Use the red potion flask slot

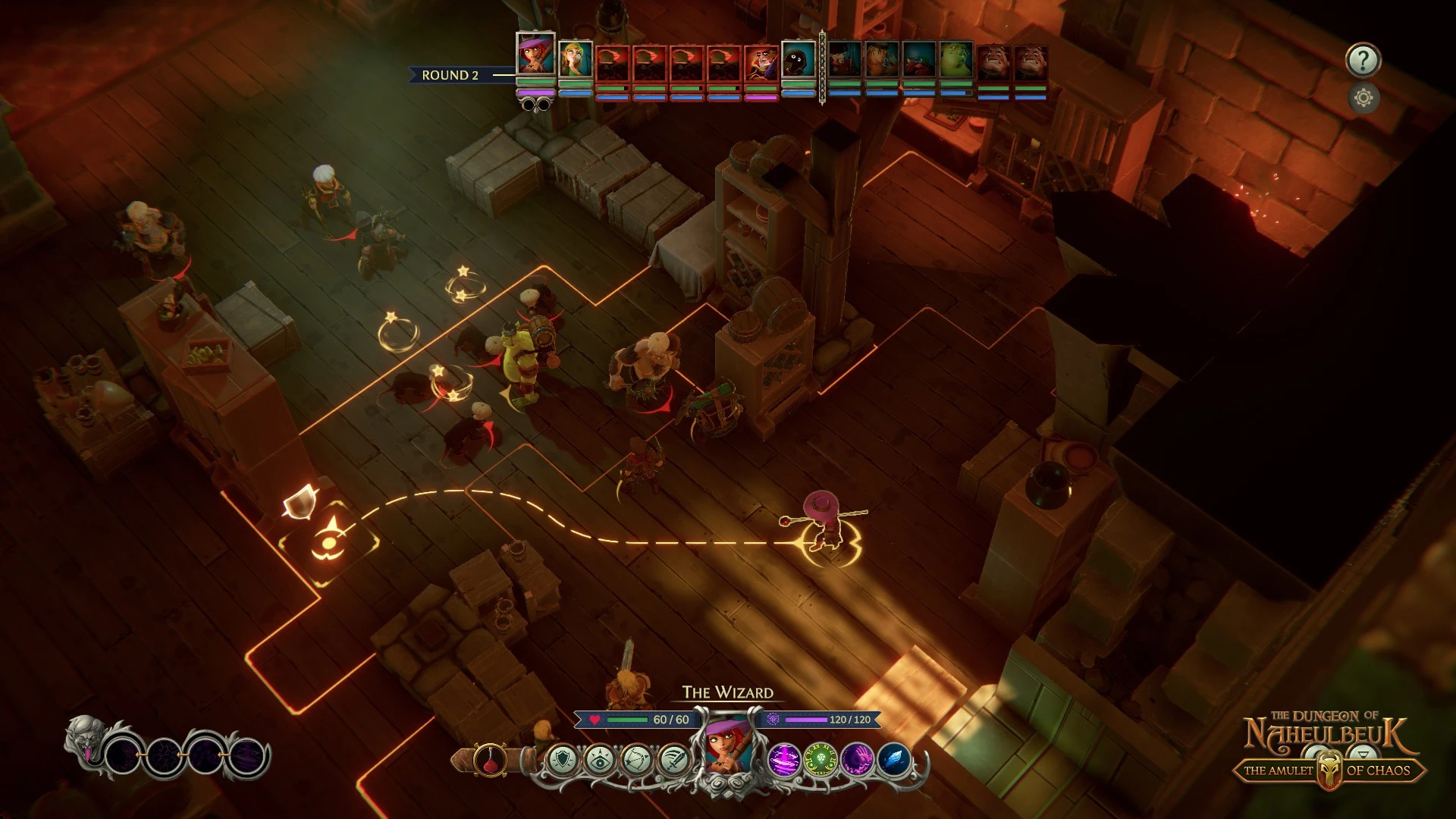click(x=490, y=760)
